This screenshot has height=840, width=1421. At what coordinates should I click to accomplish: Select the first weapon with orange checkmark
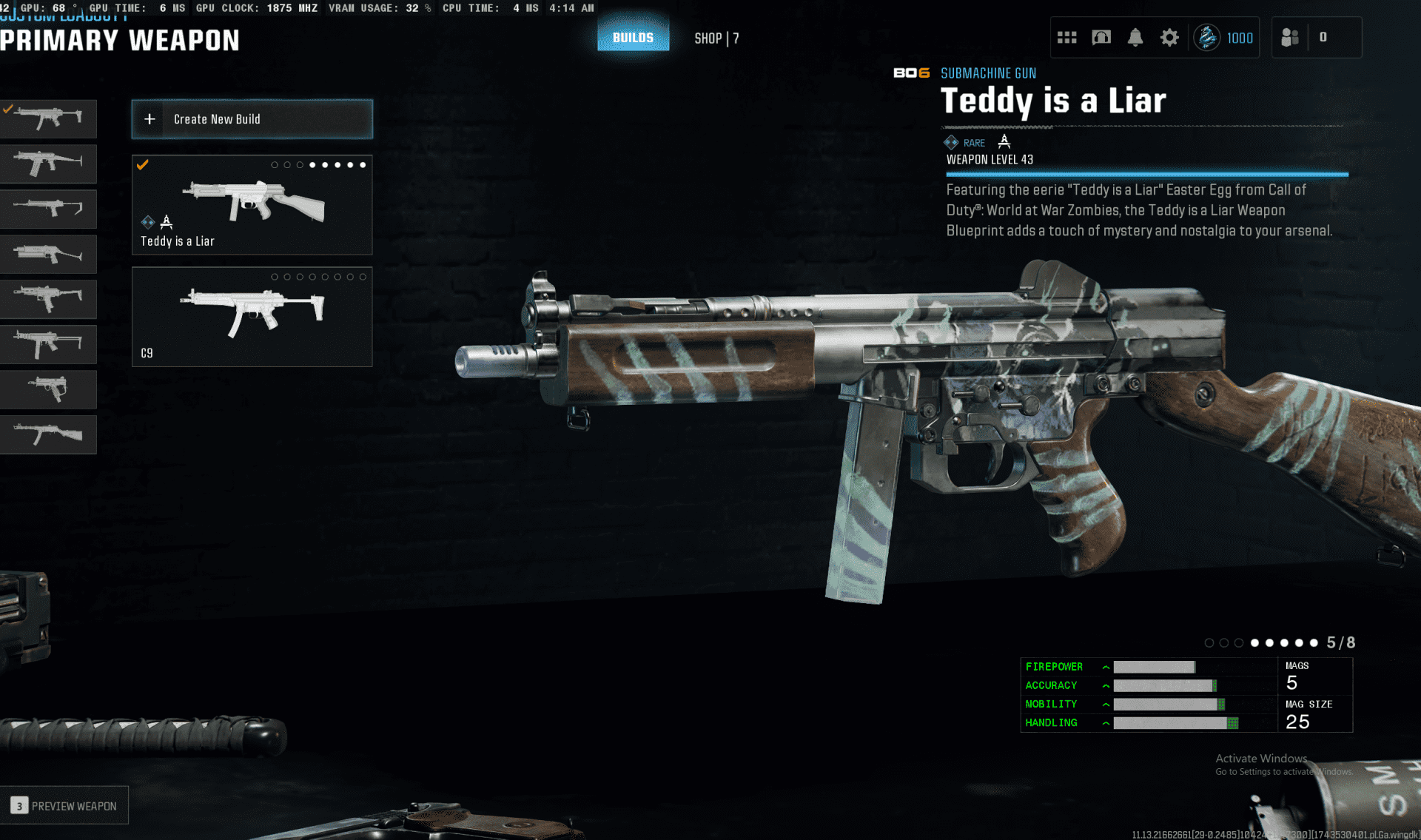click(48, 118)
